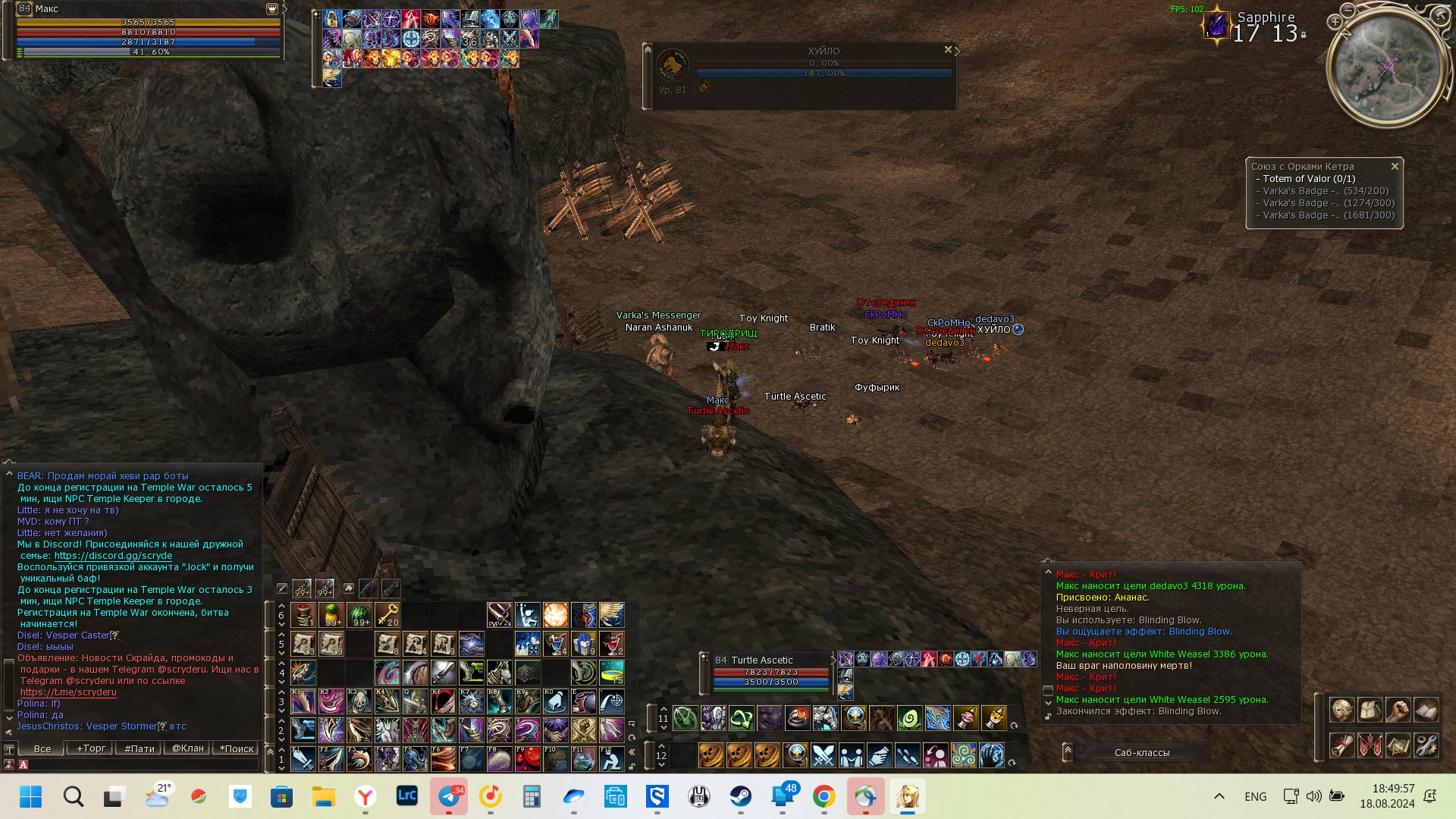Screen dimensions: 1456x819
Task: Open the settings wrench icon
Action: click(x=1426, y=745)
